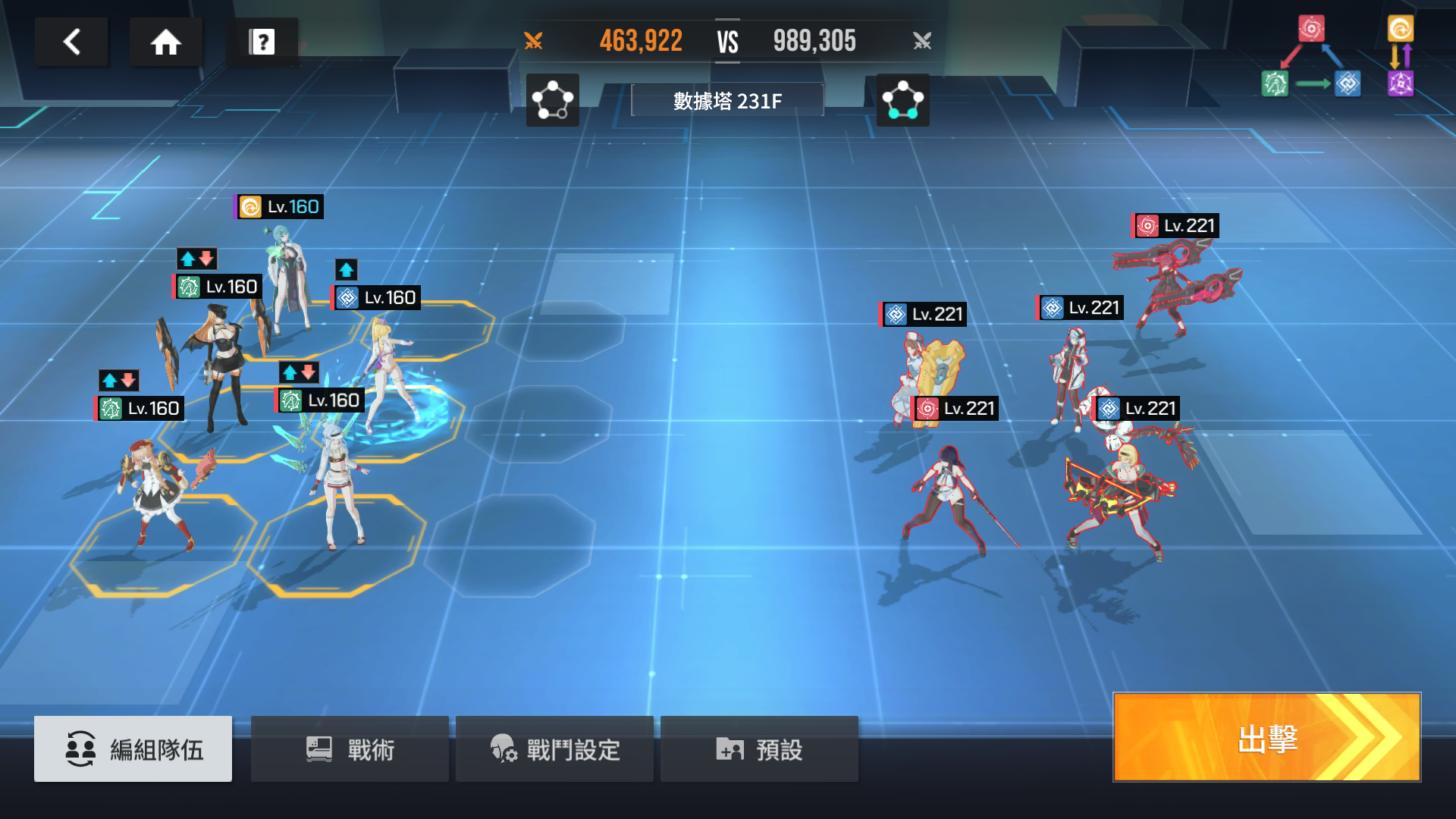Open the player squad formation icon

click(x=552, y=100)
